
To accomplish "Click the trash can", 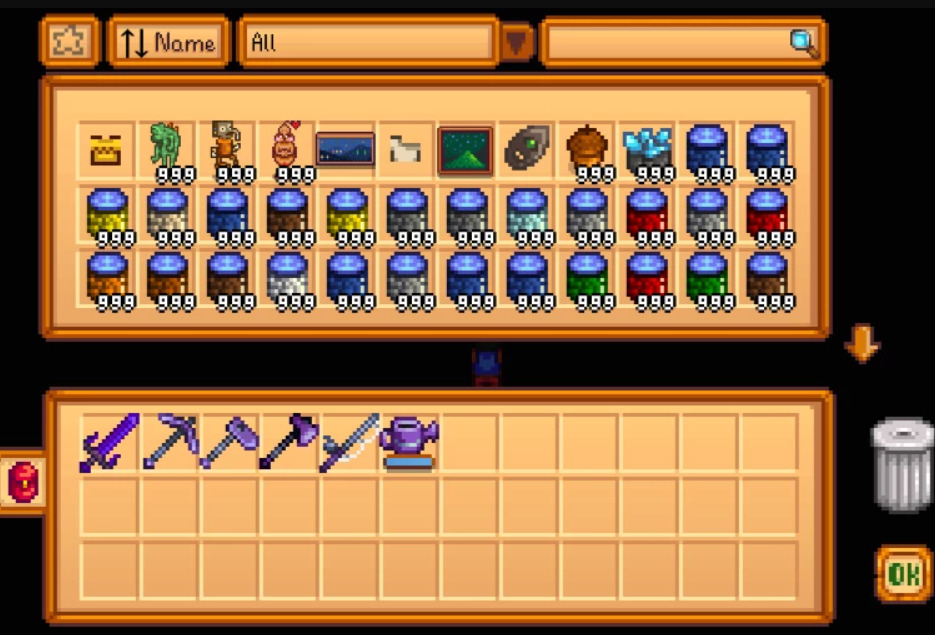I will pyautogui.click(x=901, y=464).
